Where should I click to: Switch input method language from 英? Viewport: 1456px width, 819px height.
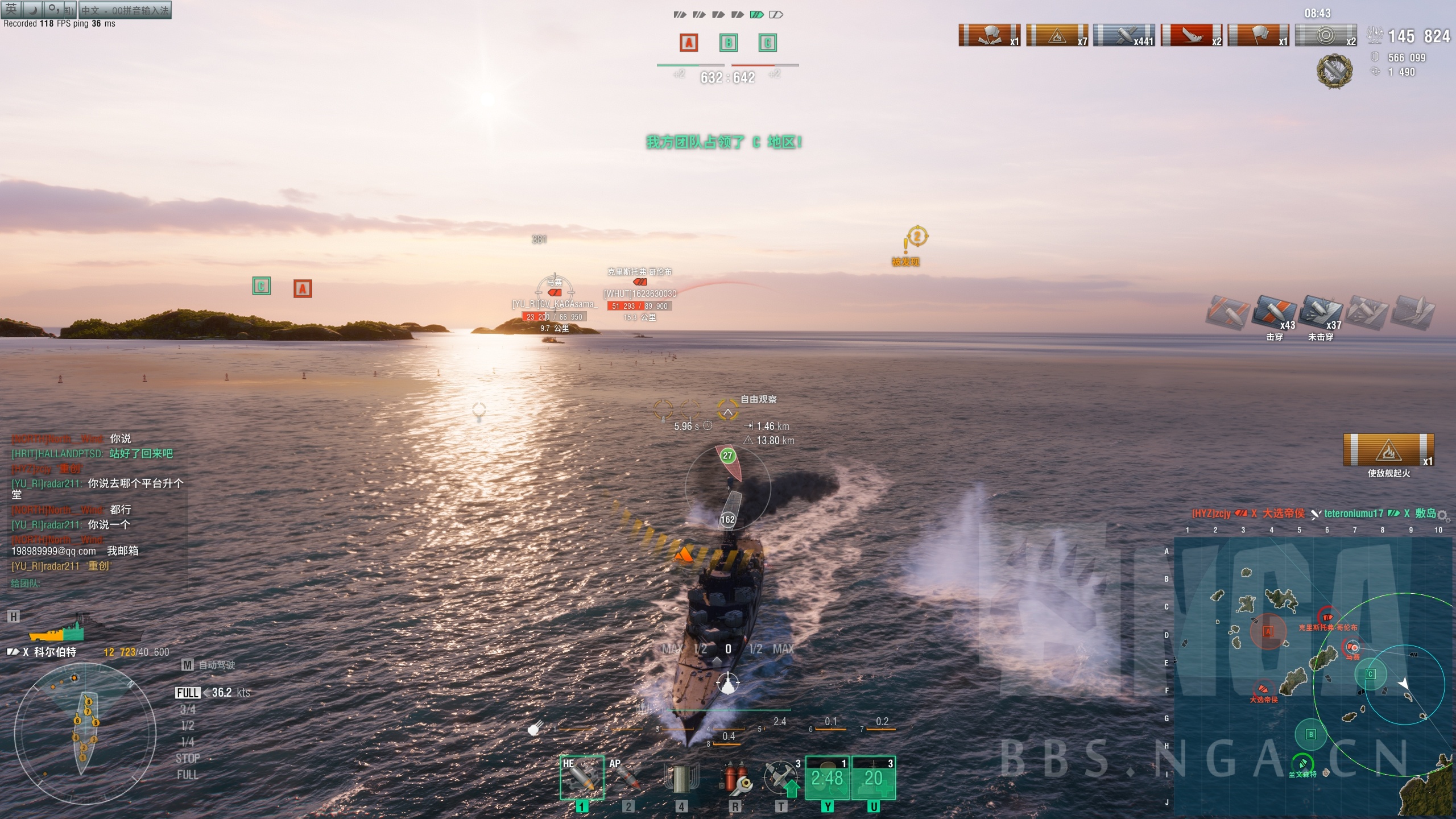coord(10,10)
